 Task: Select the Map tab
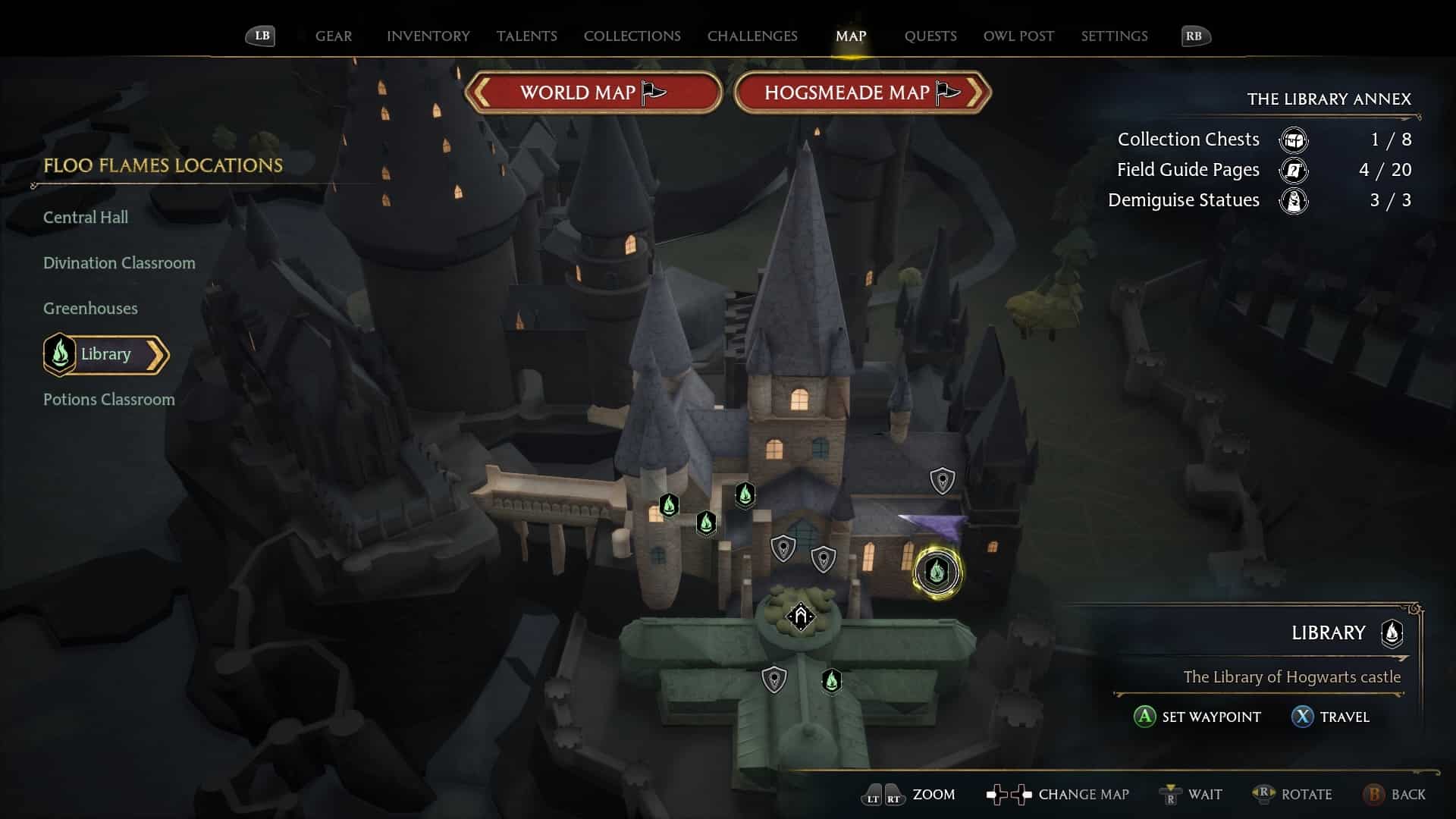(850, 36)
